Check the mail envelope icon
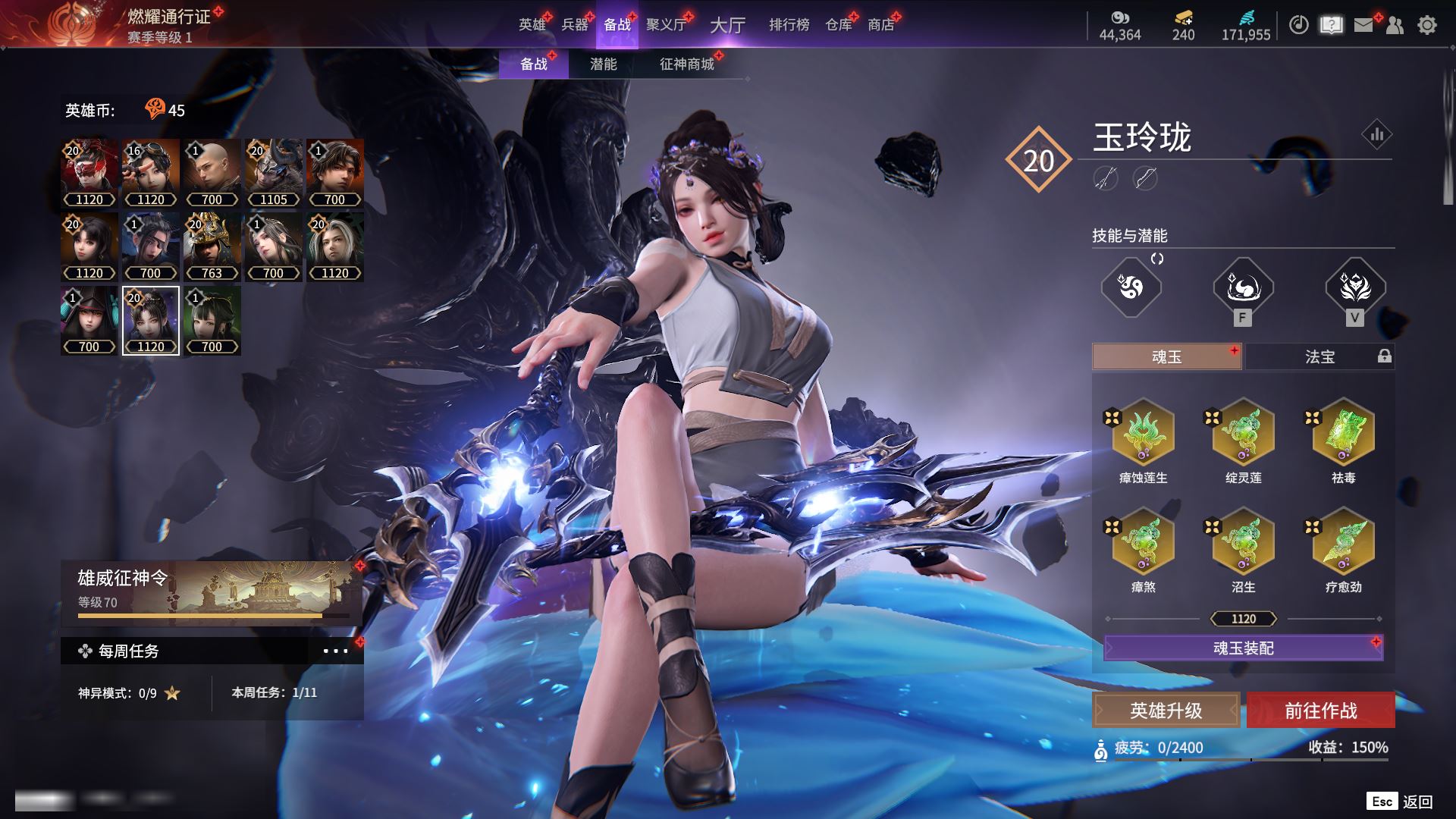 click(1363, 25)
